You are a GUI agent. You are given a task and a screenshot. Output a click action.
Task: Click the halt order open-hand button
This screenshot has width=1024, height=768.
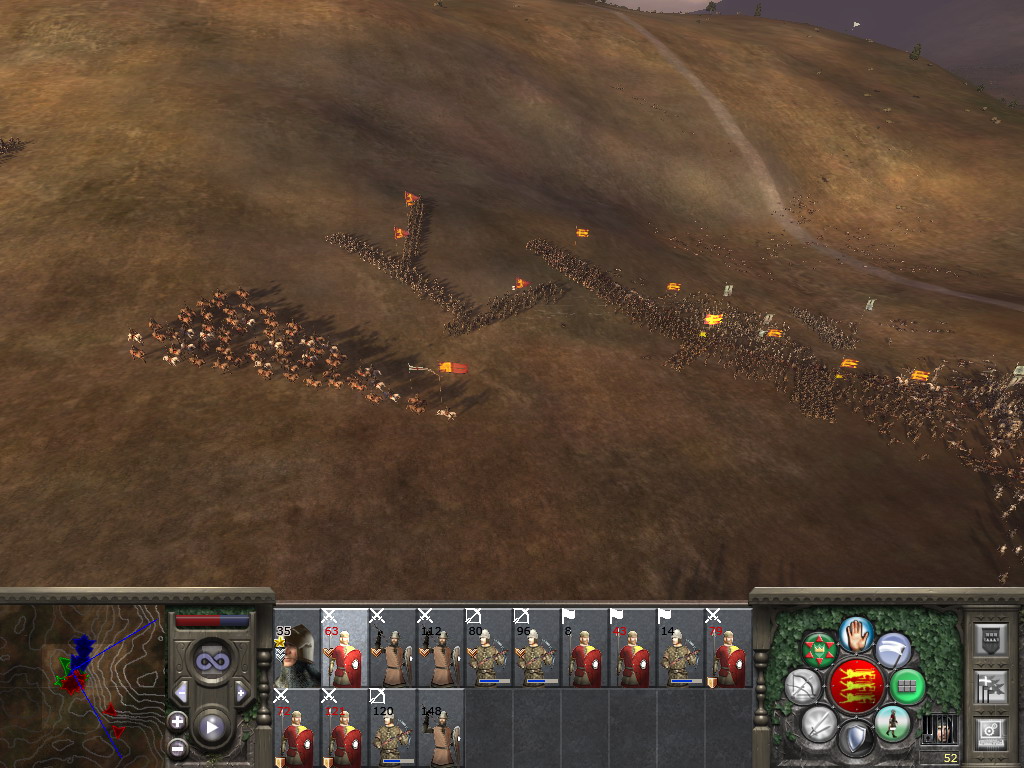[855, 634]
